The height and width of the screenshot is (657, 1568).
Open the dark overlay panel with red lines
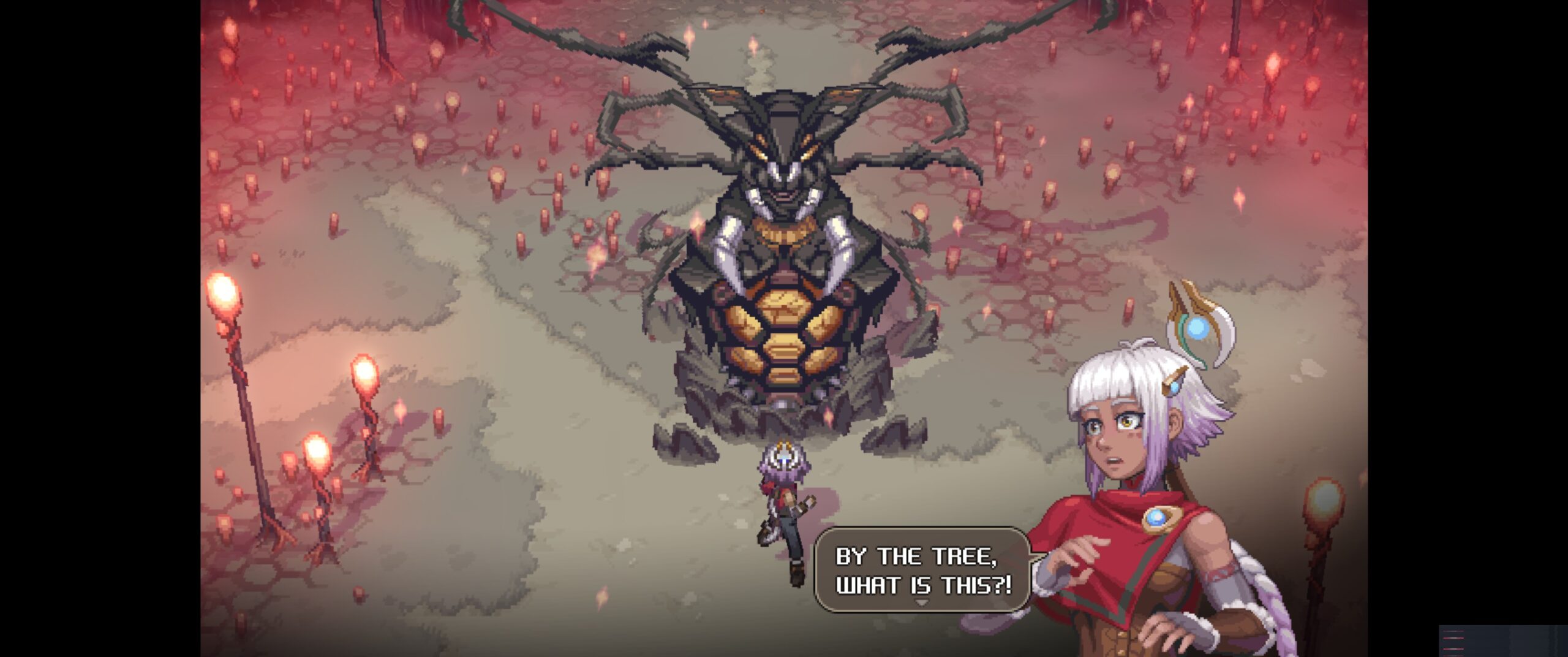[x=1502, y=641]
